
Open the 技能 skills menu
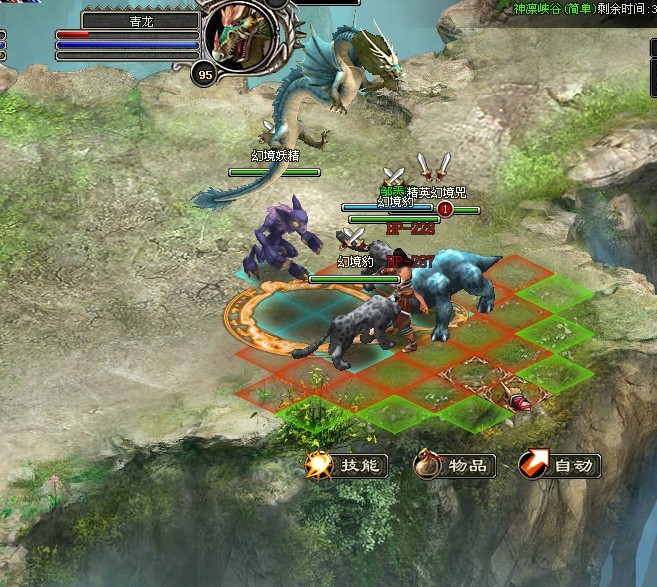pyautogui.click(x=347, y=465)
